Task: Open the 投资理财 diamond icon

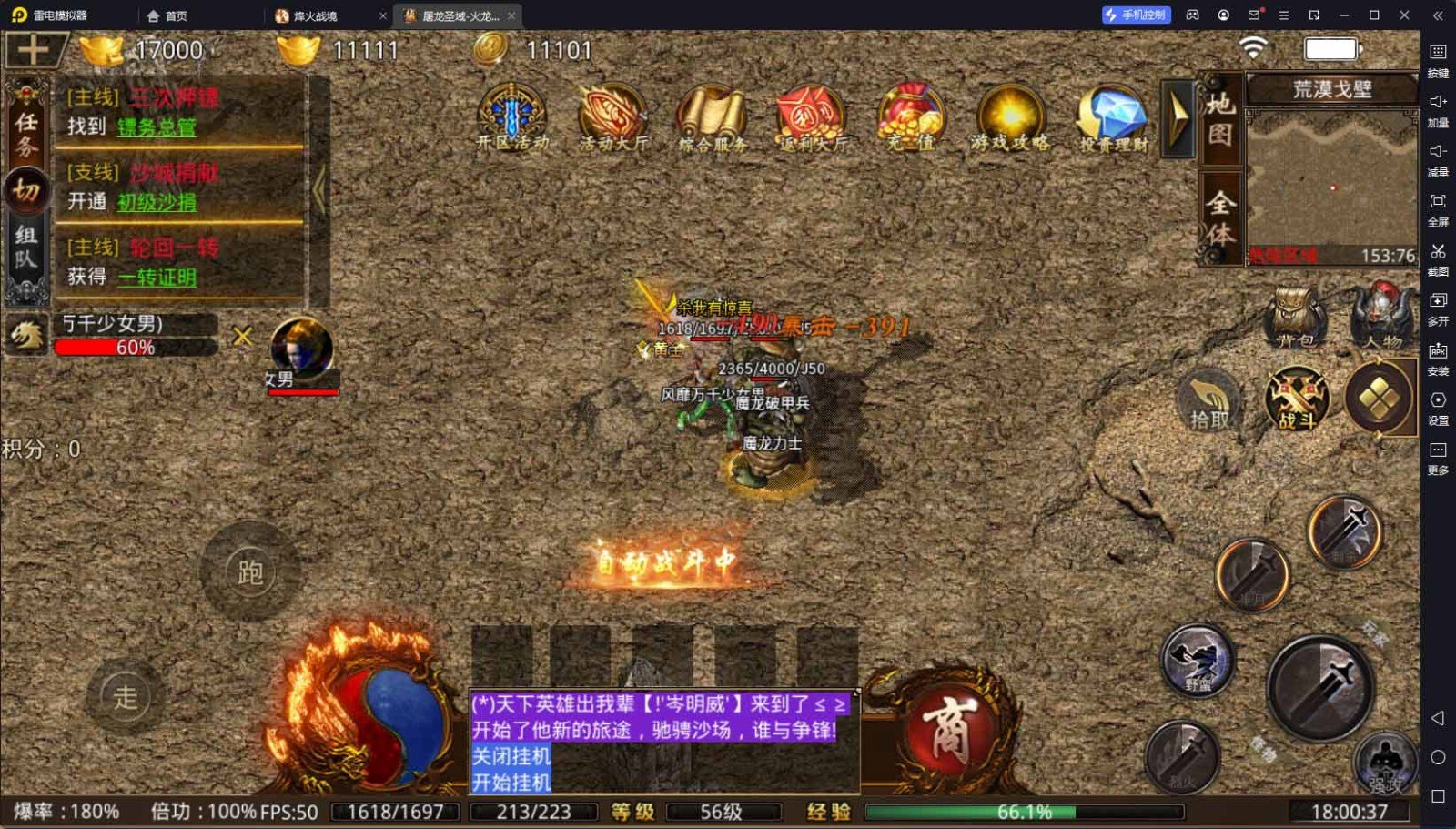Action: tap(1112, 118)
